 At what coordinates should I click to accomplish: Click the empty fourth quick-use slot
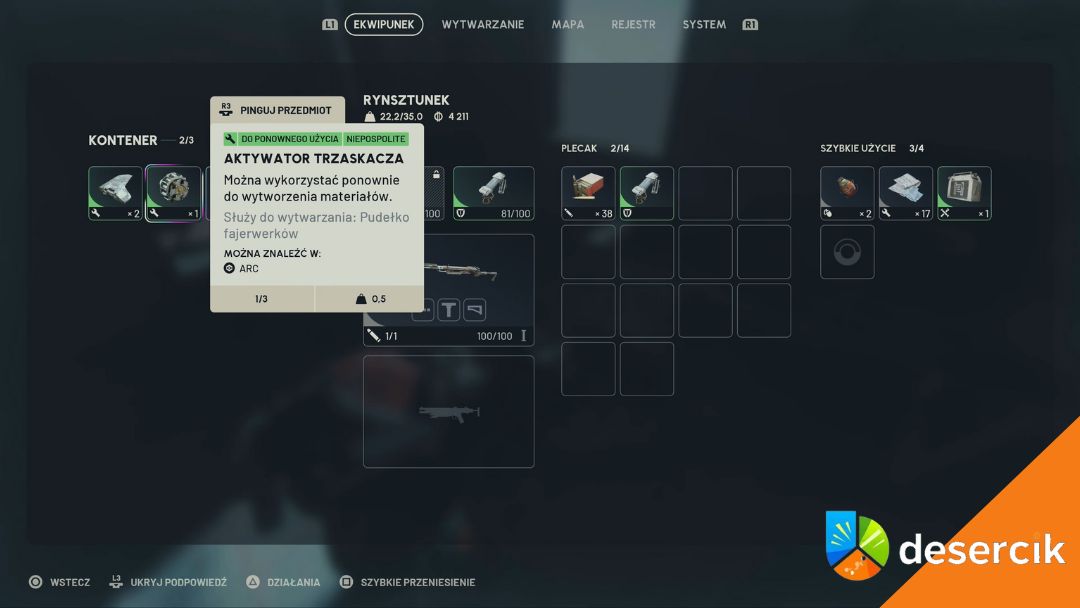pos(847,252)
